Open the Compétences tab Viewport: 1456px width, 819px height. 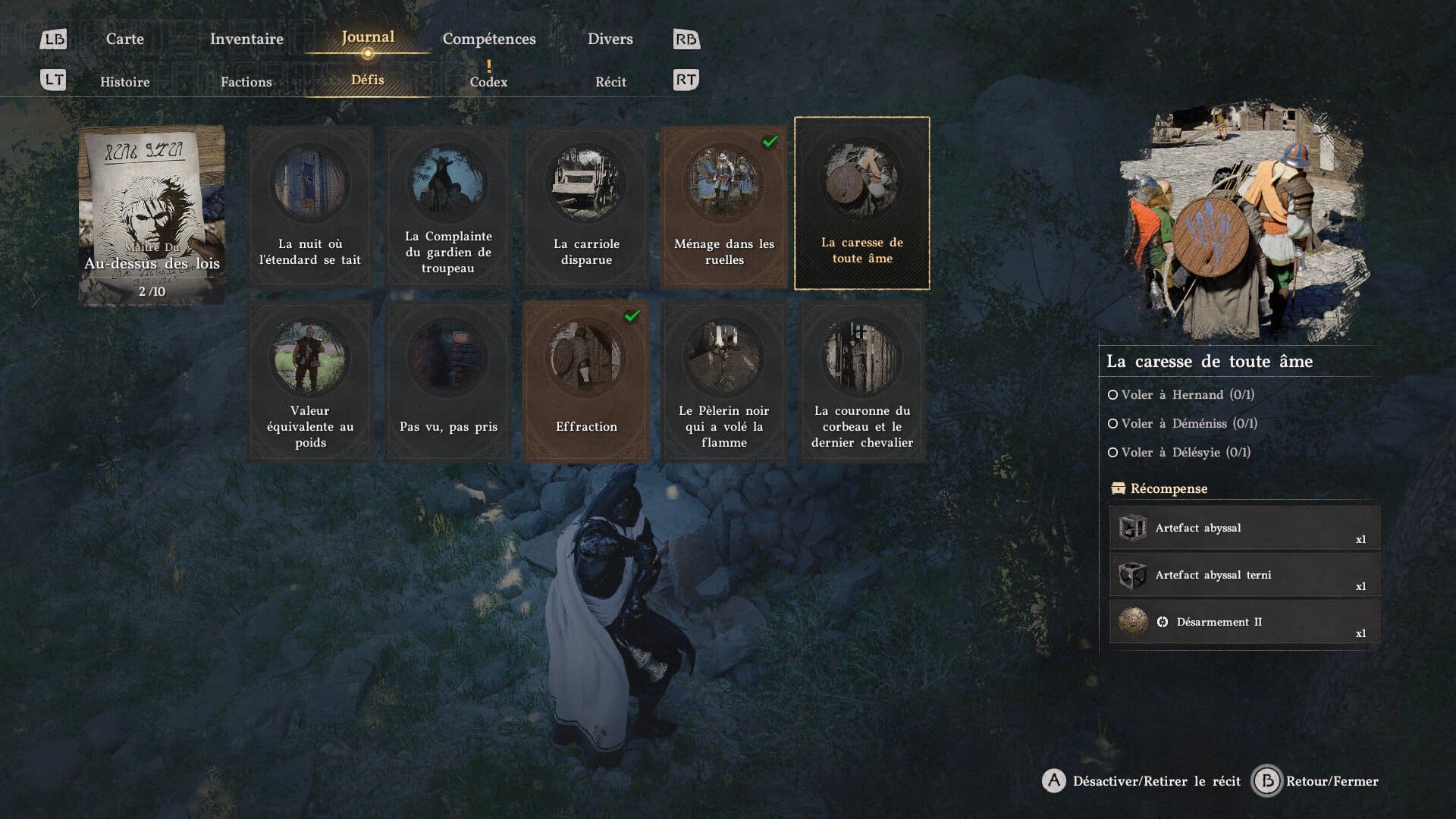(x=489, y=39)
